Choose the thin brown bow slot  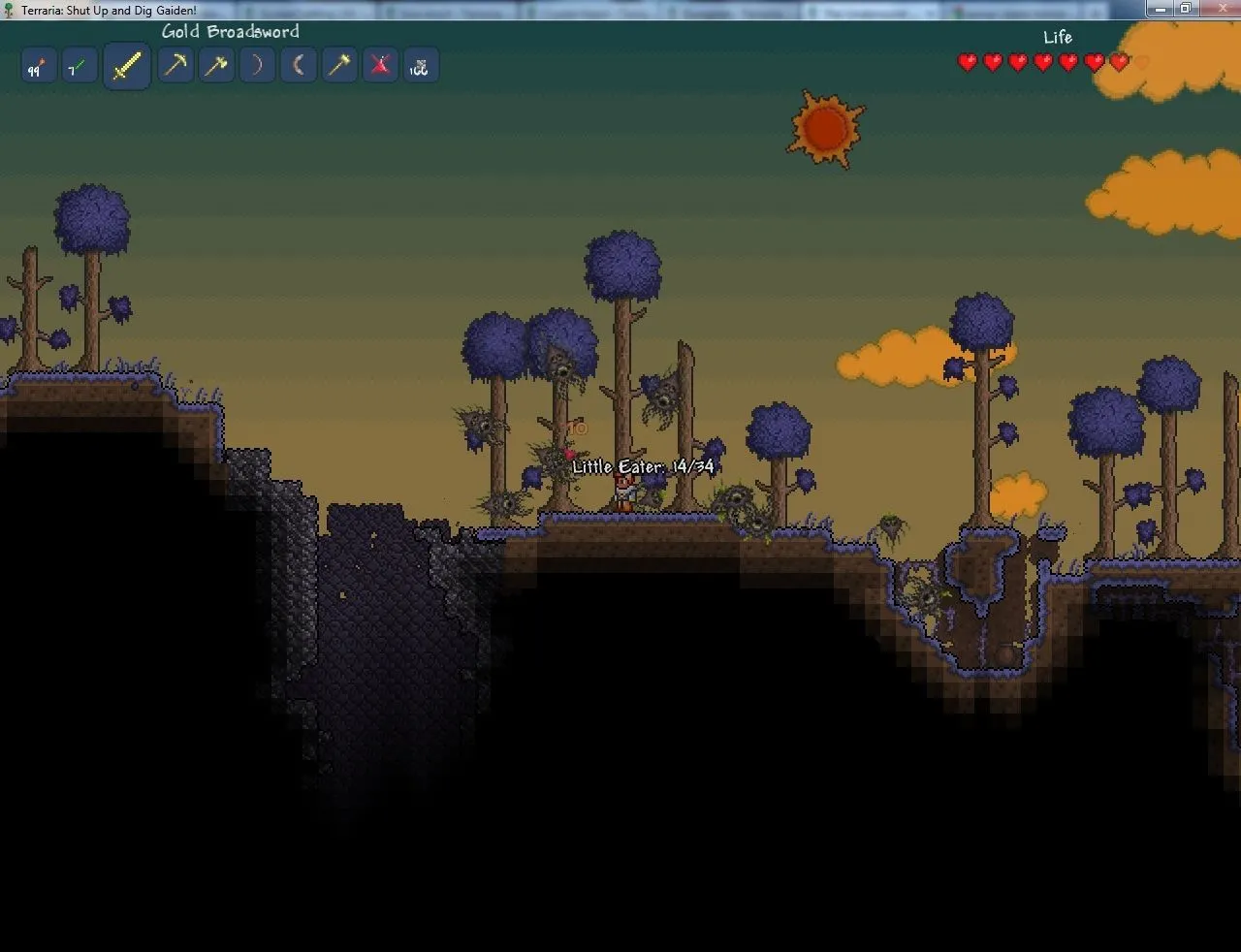(x=257, y=66)
